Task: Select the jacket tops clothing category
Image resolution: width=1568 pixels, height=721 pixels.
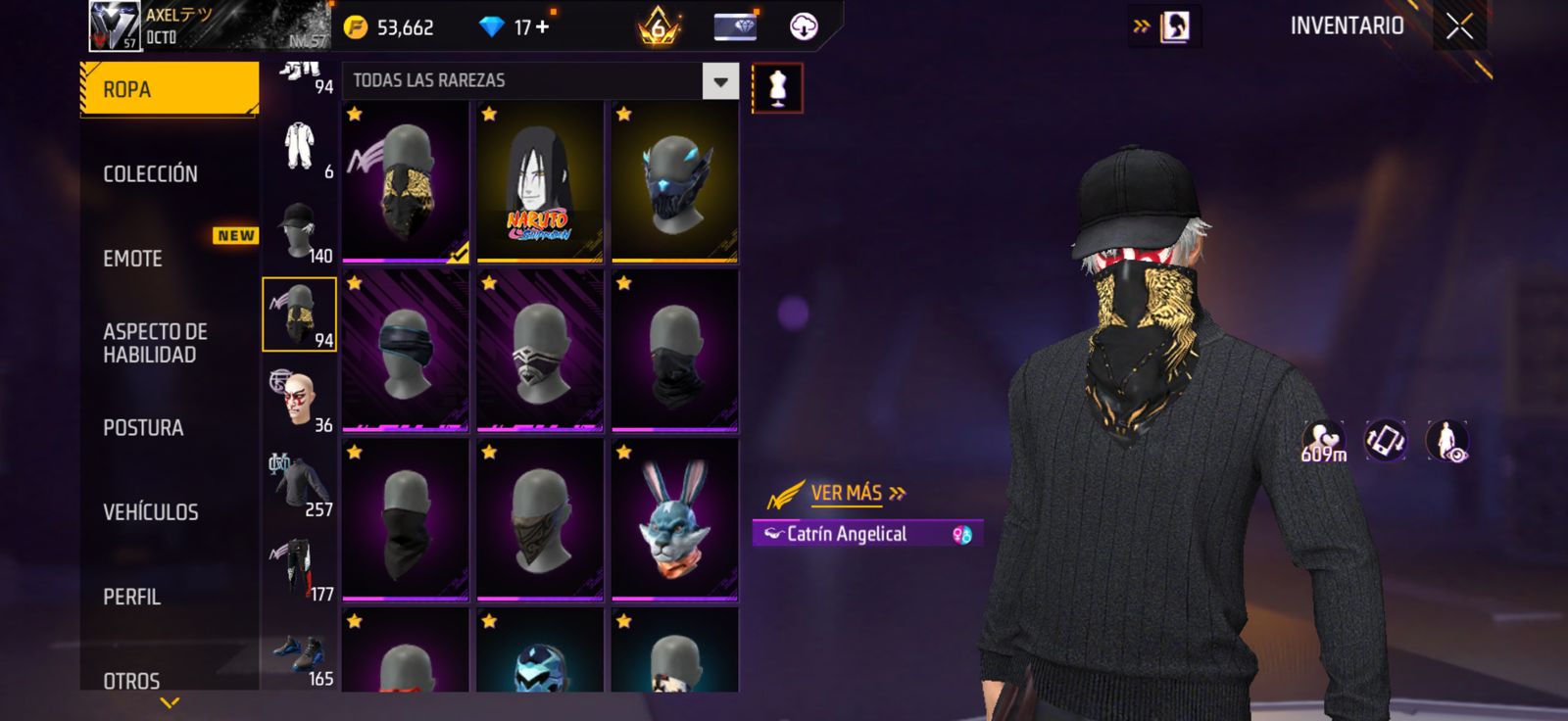Action: (299, 485)
